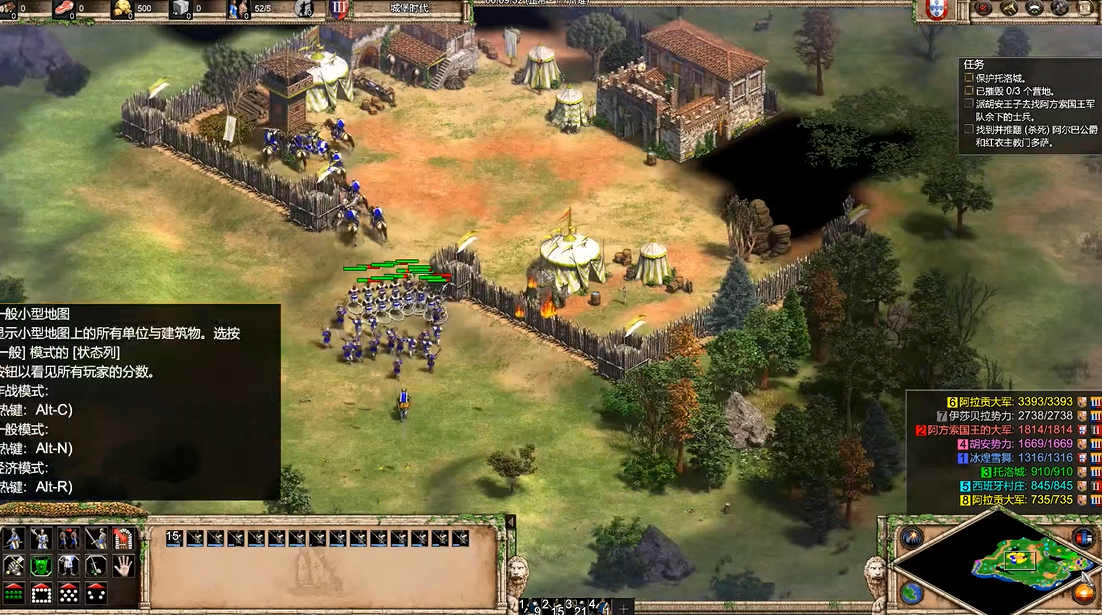This screenshot has width=1102, height=615.
Task: Open diplomacy with the handshake button
Action: pyautogui.click(x=1035, y=9)
